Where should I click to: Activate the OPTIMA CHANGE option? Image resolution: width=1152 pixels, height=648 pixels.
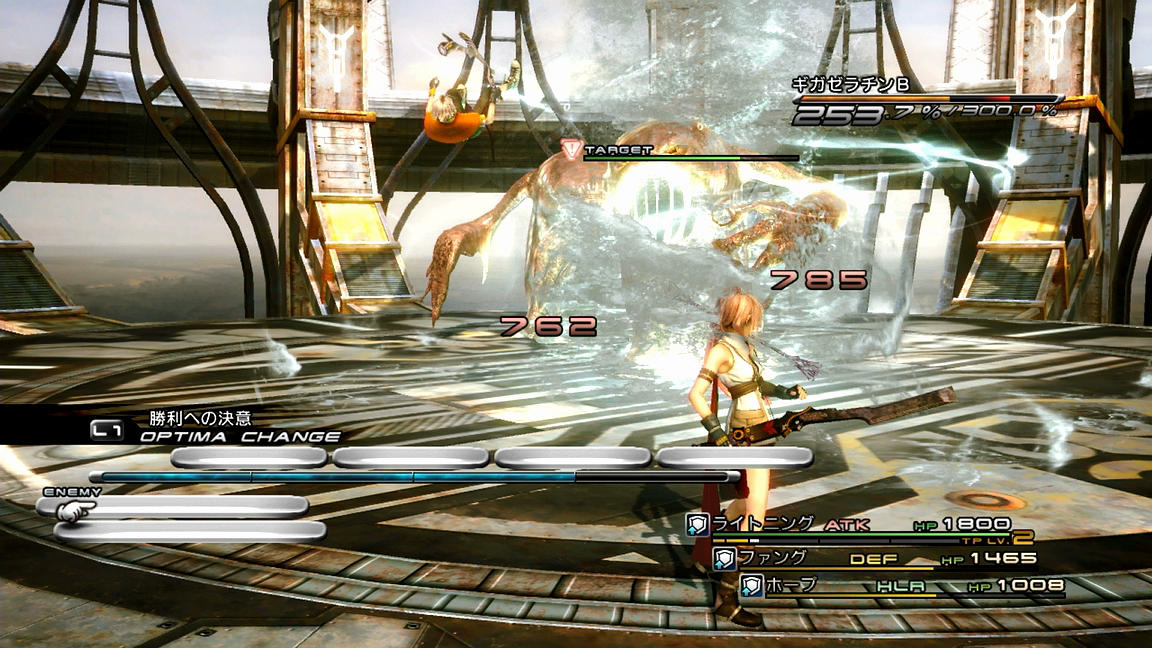click(x=239, y=436)
